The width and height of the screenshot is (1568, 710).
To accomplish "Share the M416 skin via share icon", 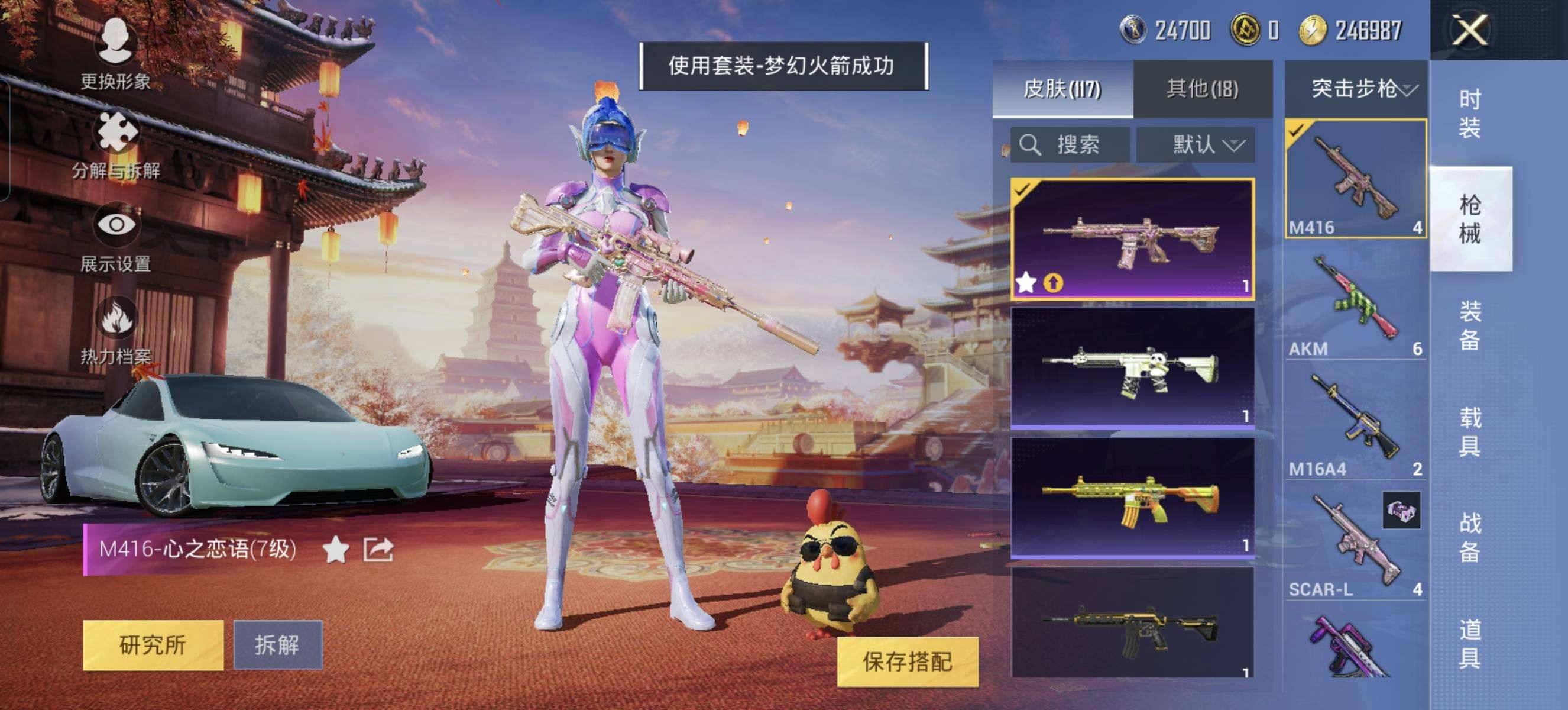I will [x=378, y=549].
